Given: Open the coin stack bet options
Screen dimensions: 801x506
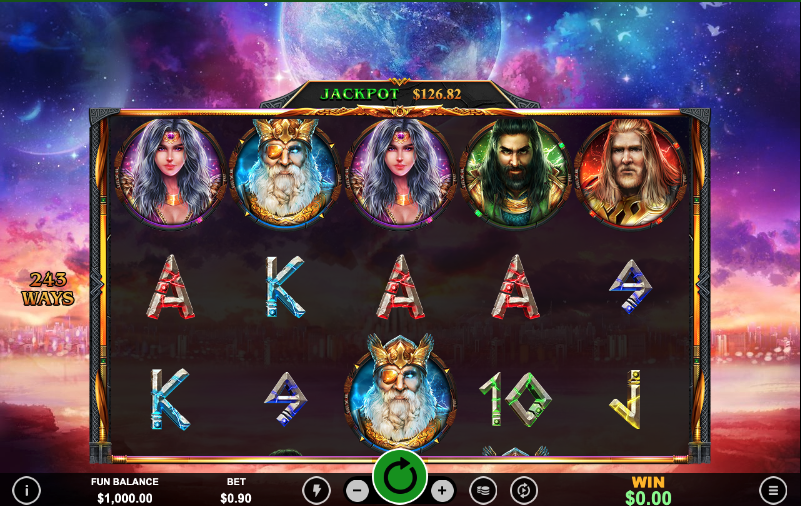Looking at the screenshot, I should click(483, 490).
